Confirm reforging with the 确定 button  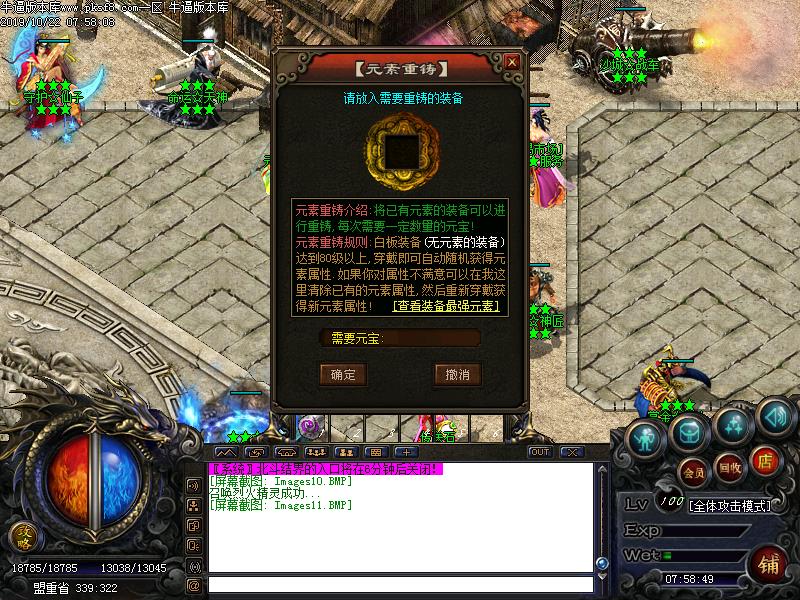coord(343,374)
